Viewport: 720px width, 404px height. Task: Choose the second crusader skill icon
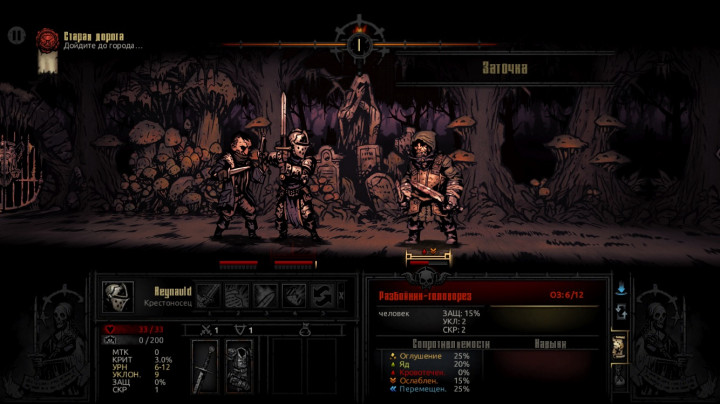click(x=237, y=295)
